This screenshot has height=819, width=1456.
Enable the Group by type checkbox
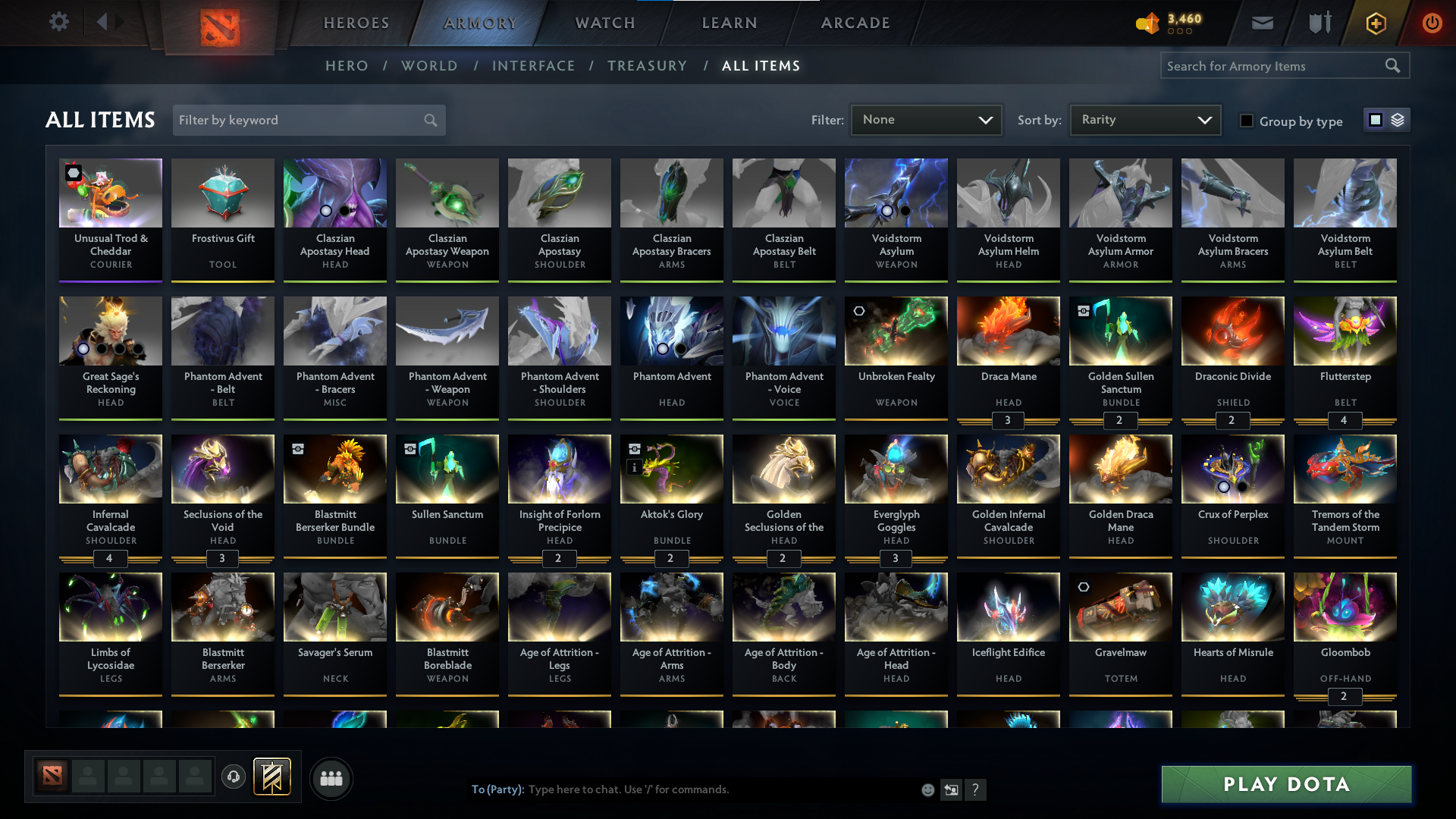tap(1246, 121)
